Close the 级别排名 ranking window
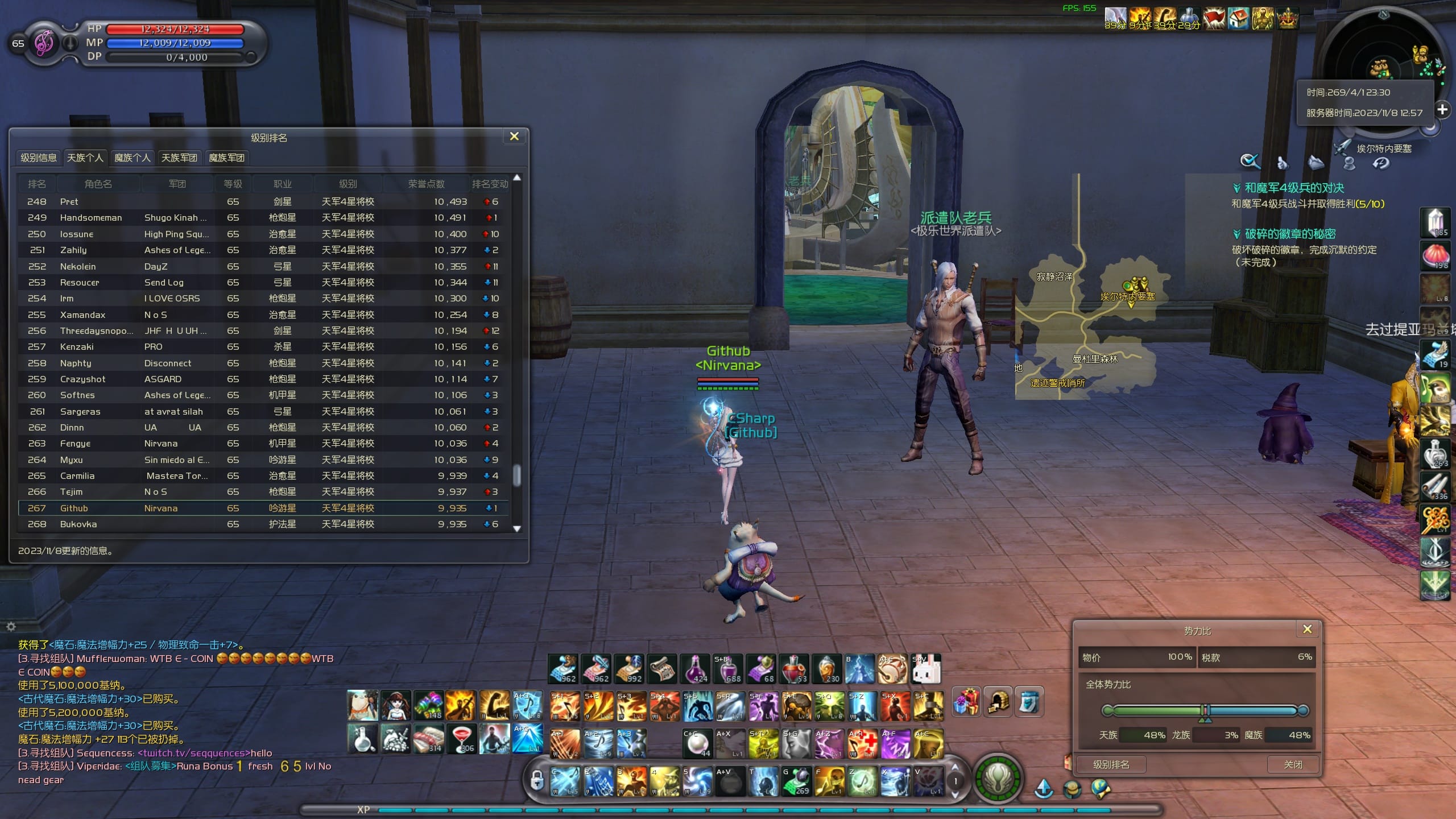1456x819 pixels. [514, 136]
